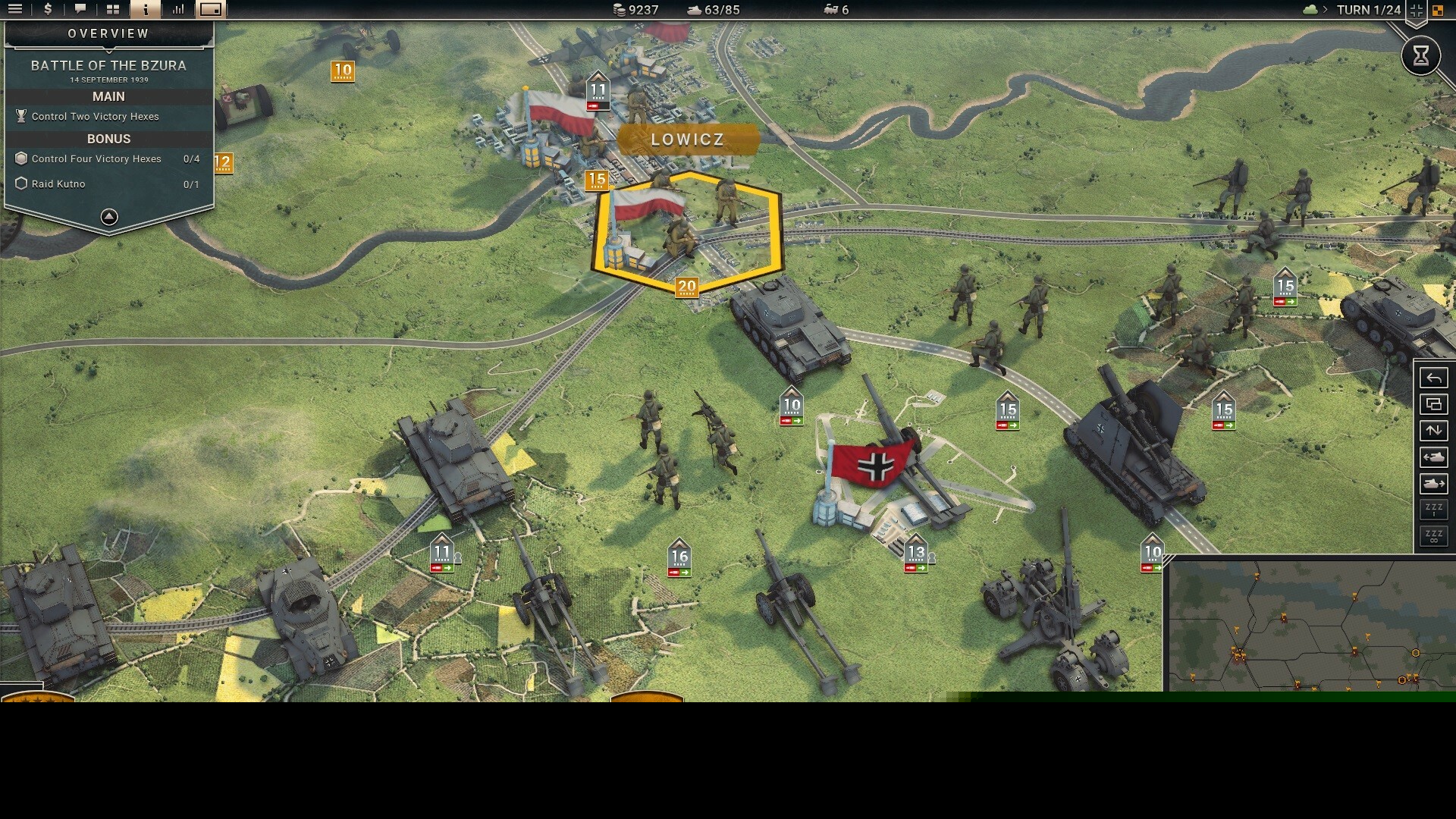The height and width of the screenshot is (819, 1456).
Task: Open the main hamburger menu
Action: (15, 10)
